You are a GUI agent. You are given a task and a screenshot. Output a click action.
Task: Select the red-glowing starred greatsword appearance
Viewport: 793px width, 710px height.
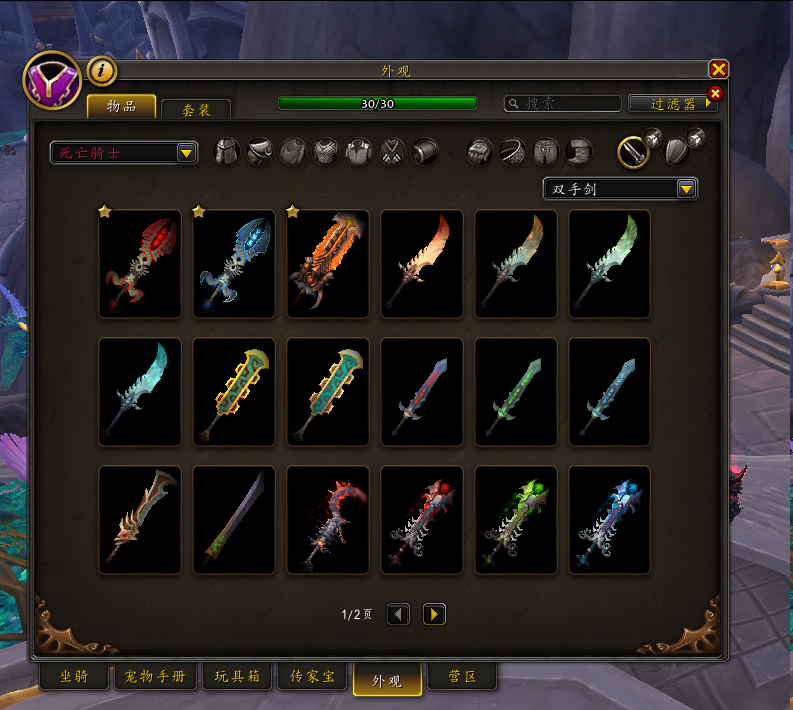pyautogui.click(x=140, y=264)
